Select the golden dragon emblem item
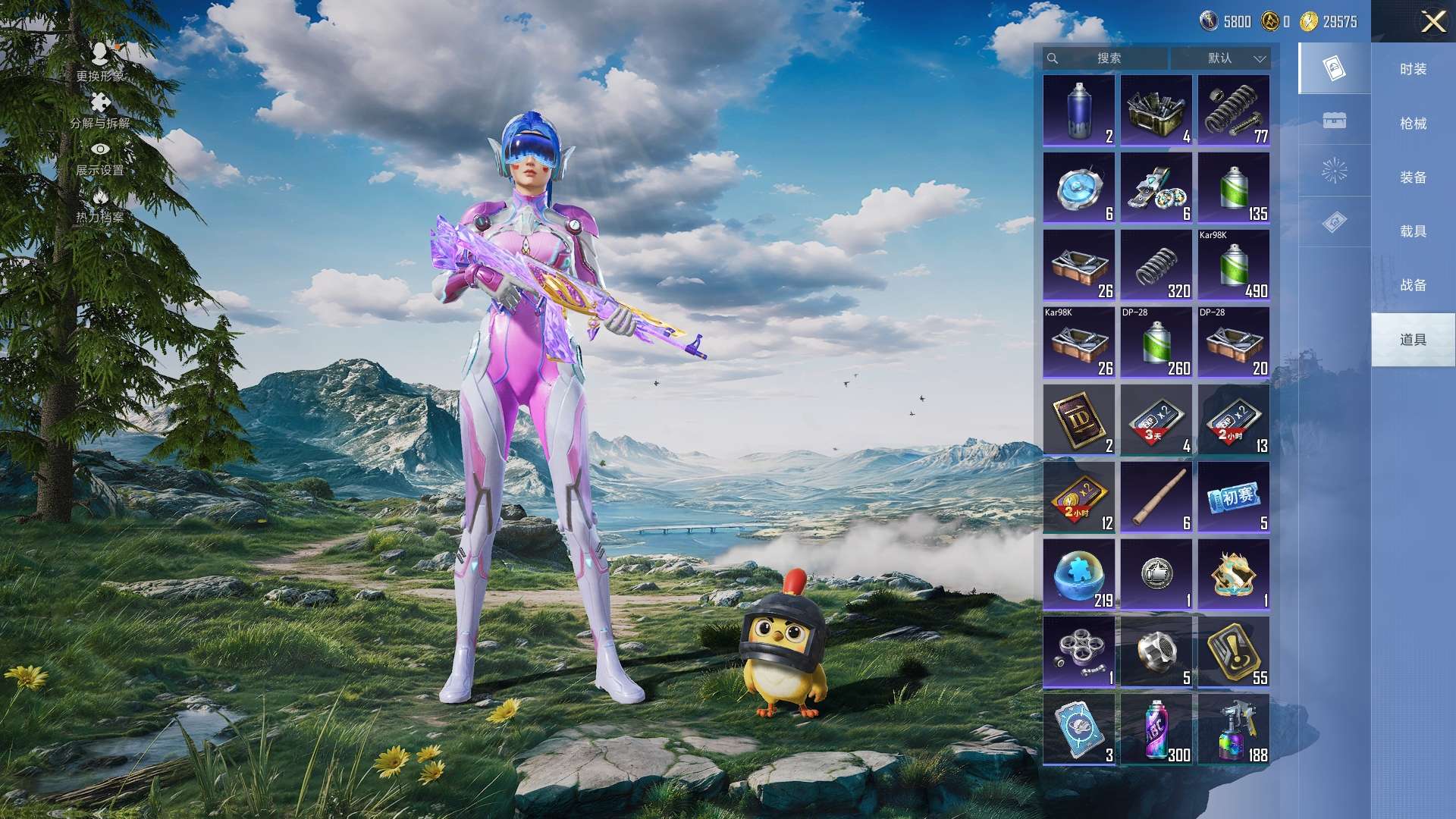Viewport: 1456px width, 819px height. pyautogui.click(x=1233, y=575)
